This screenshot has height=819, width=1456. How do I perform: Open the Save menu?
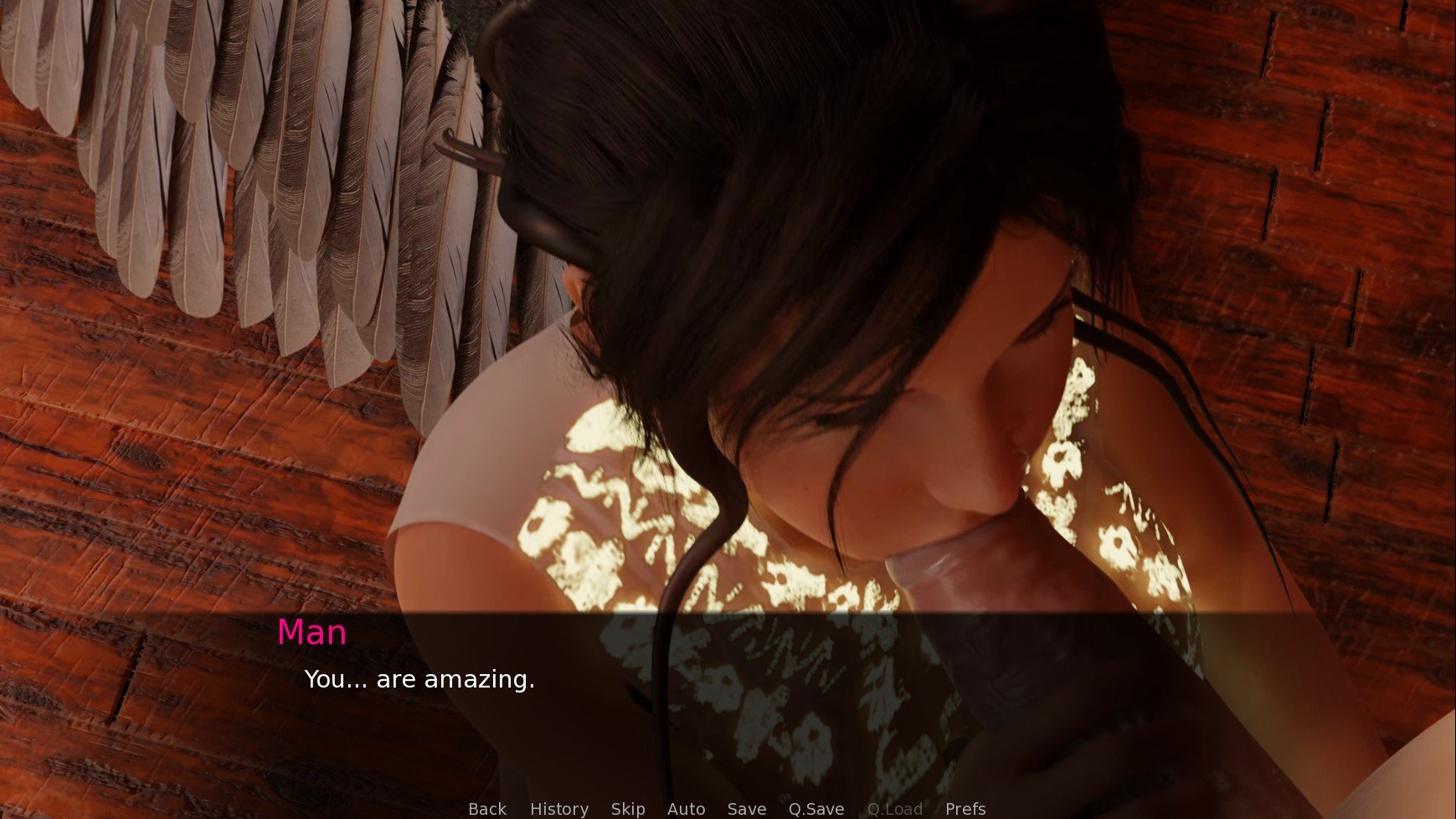click(747, 809)
